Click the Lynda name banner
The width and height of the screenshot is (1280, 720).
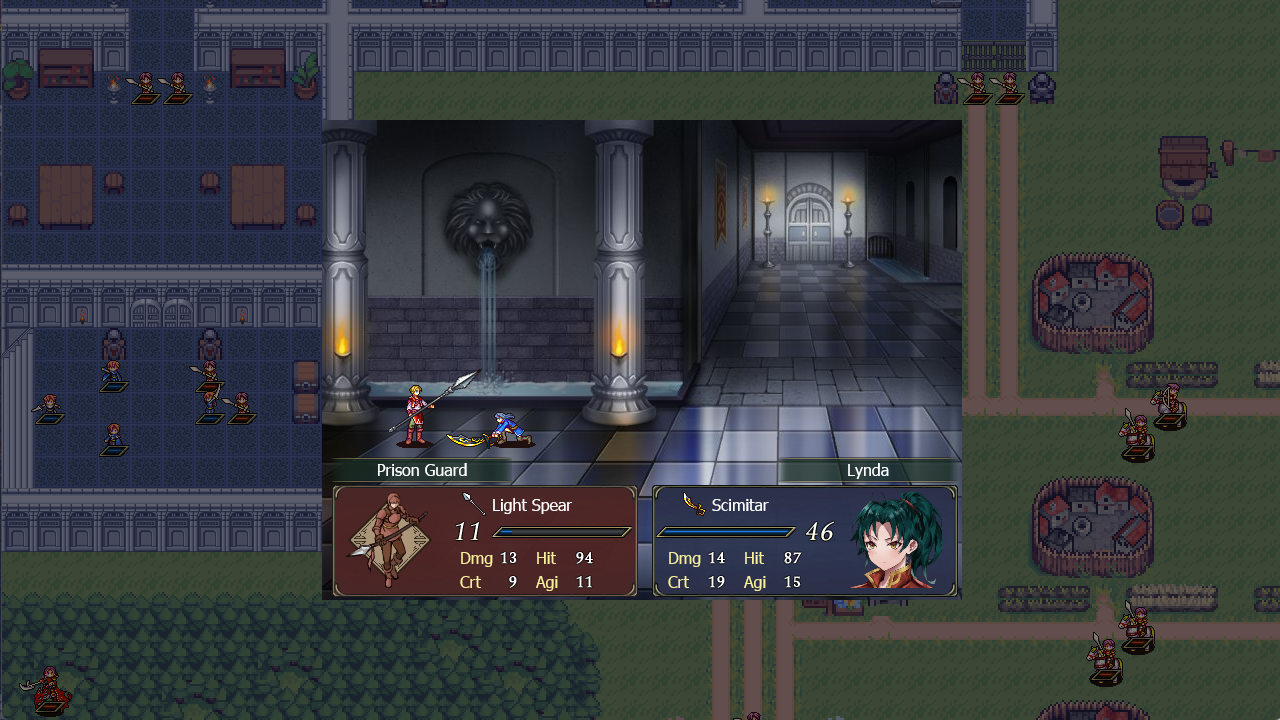(869, 470)
